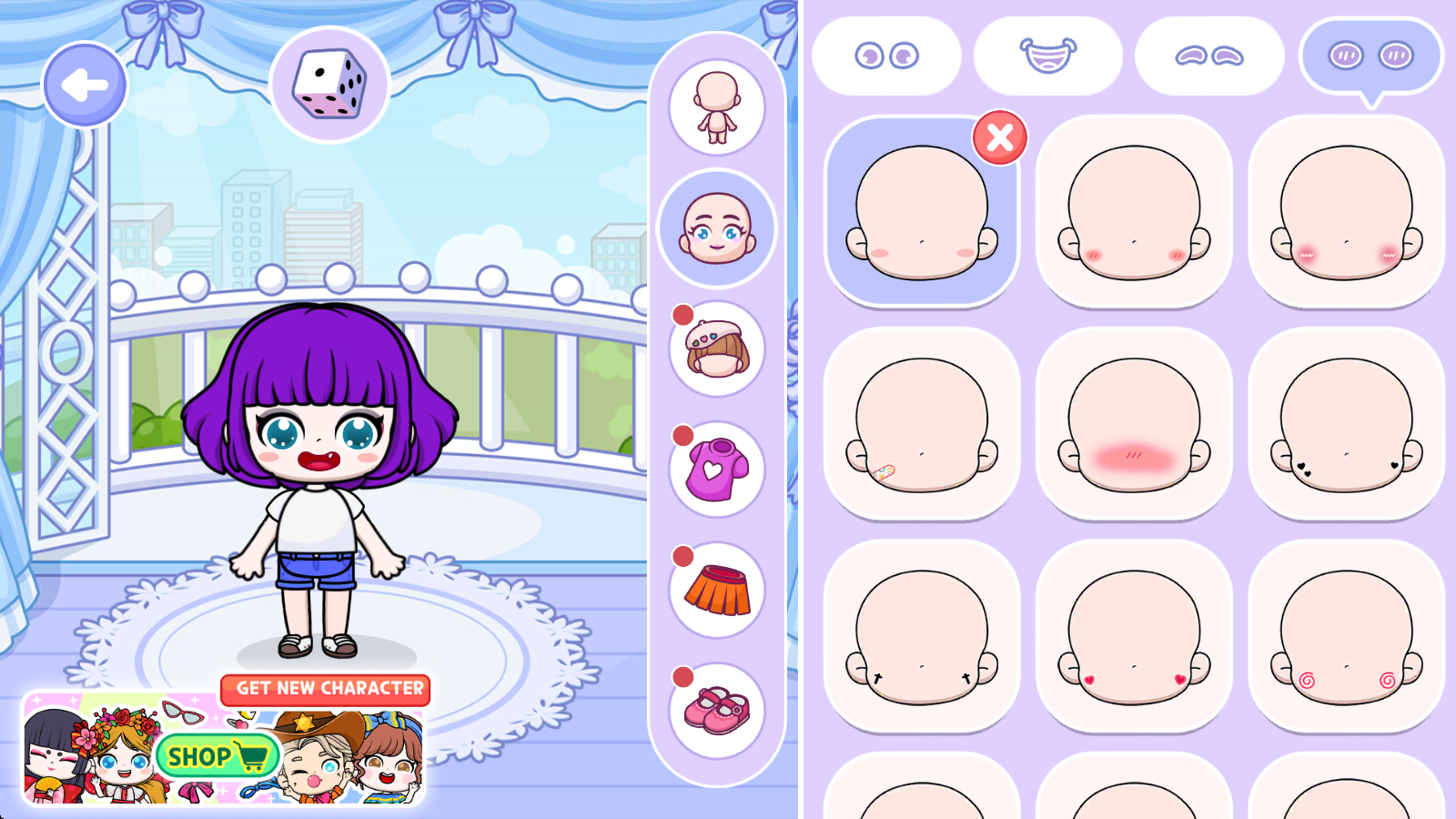The width and height of the screenshot is (1456, 819).
Task: Open the orange skirt category
Action: (717, 590)
